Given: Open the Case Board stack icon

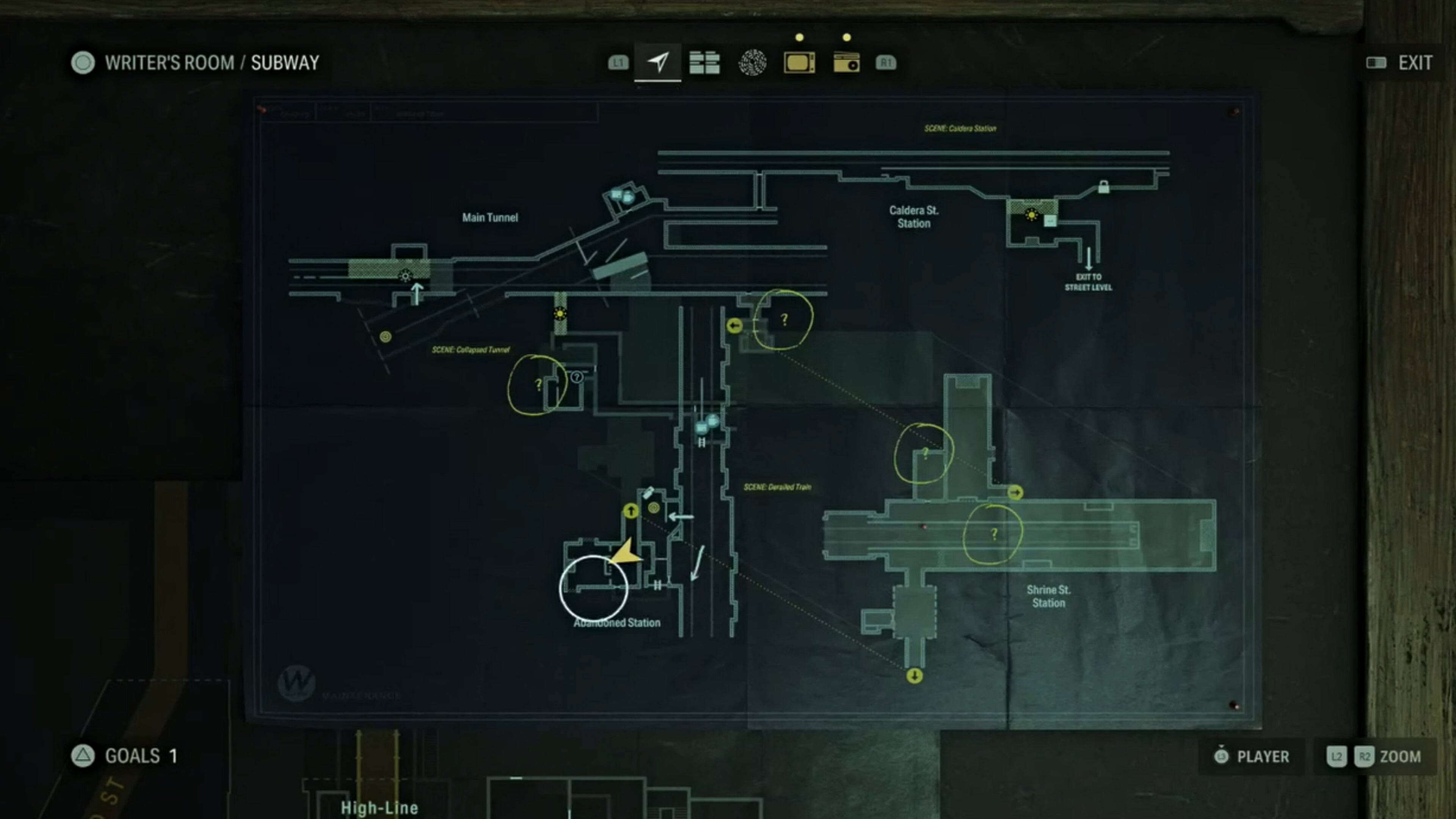Looking at the screenshot, I should point(705,62).
